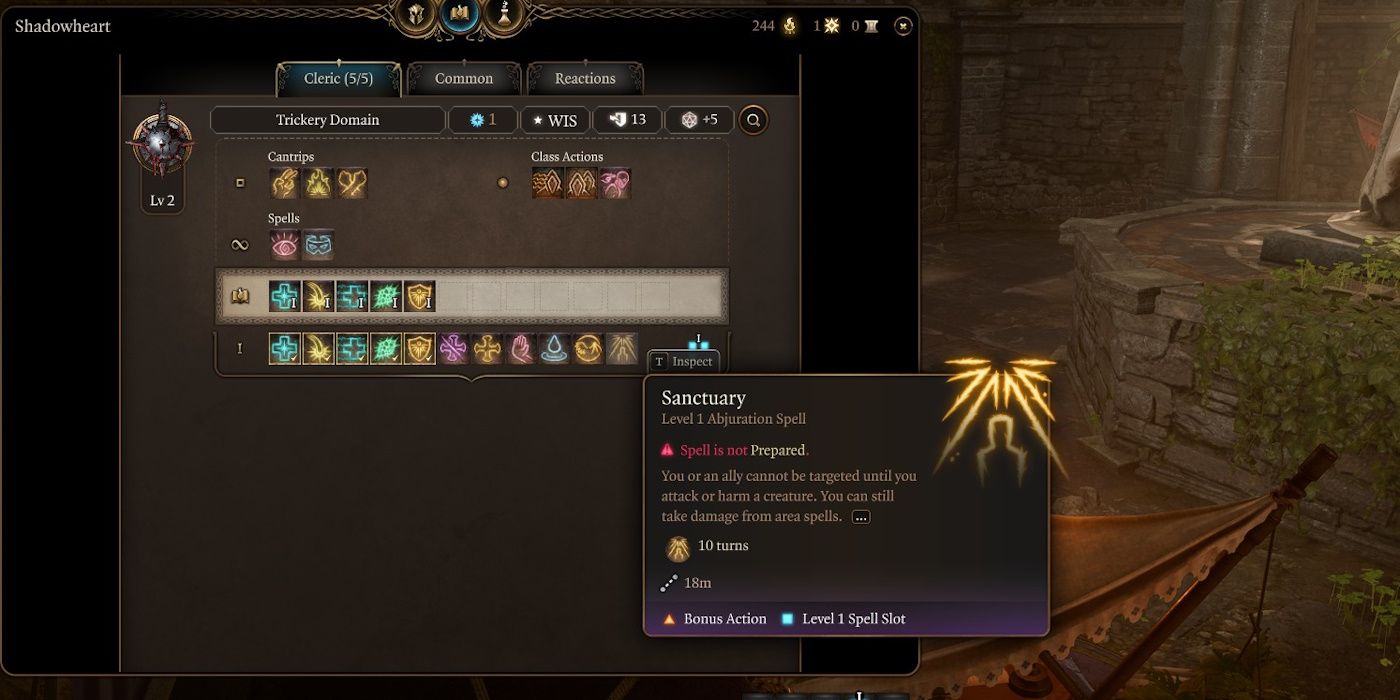Prepare the greyed Sanctuary spell icon
The image size is (1400, 700).
click(622, 348)
